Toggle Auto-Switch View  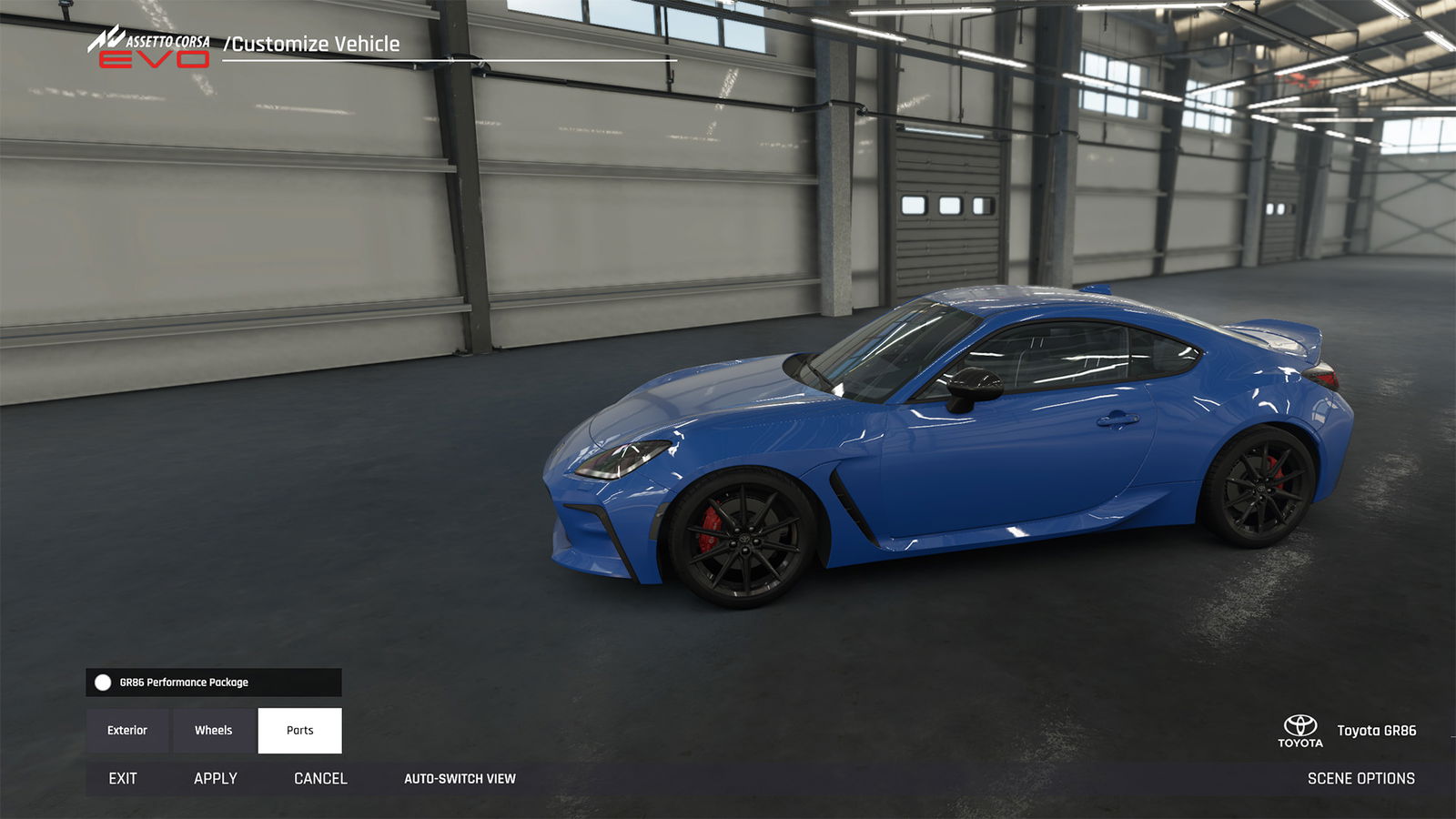pyautogui.click(x=460, y=779)
